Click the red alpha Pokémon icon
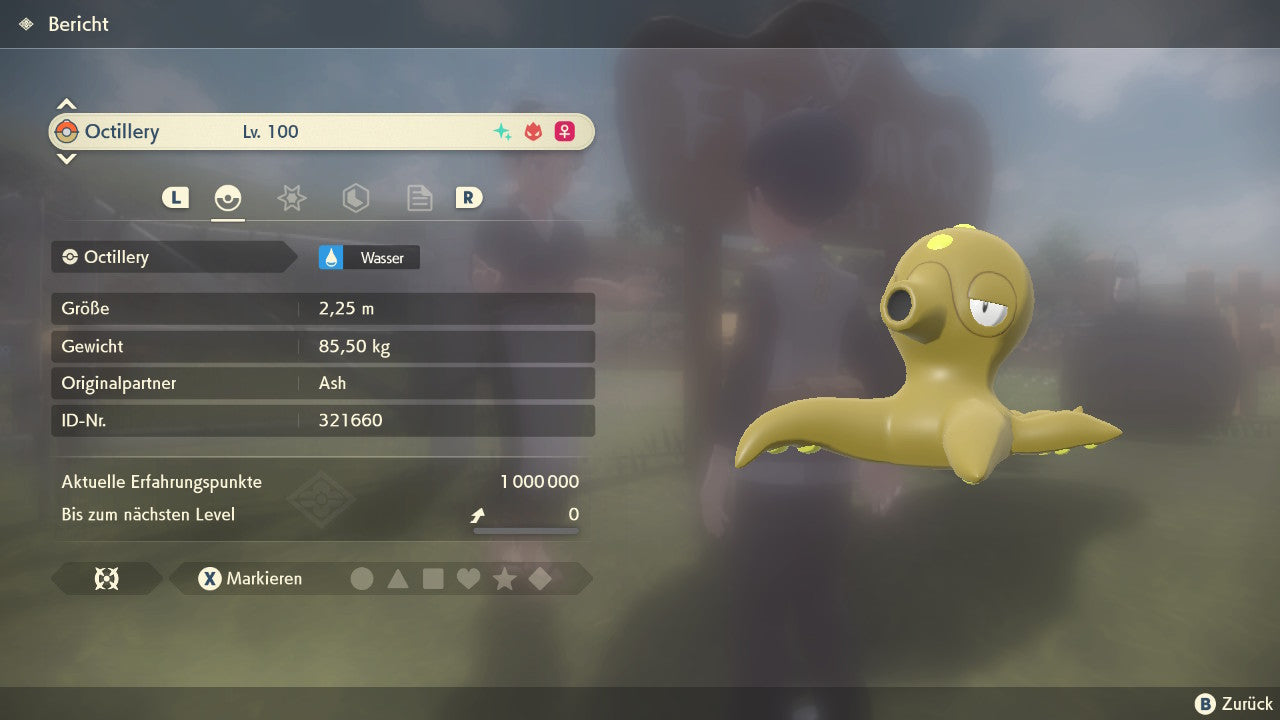Image resolution: width=1280 pixels, height=720 pixels. coord(533,132)
